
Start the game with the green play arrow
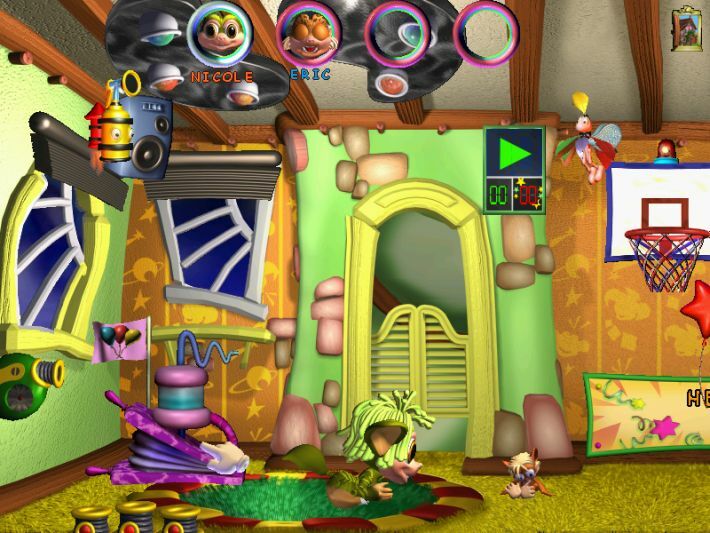pyautogui.click(x=514, y=153)
